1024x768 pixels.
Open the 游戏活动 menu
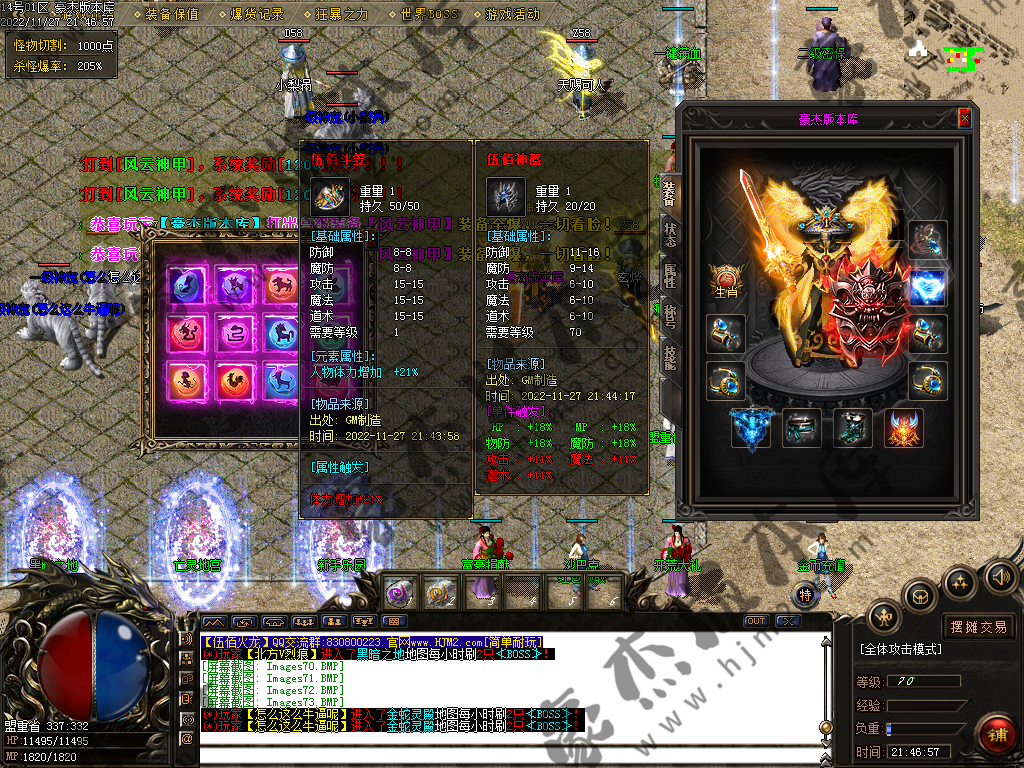coord(512,14)
